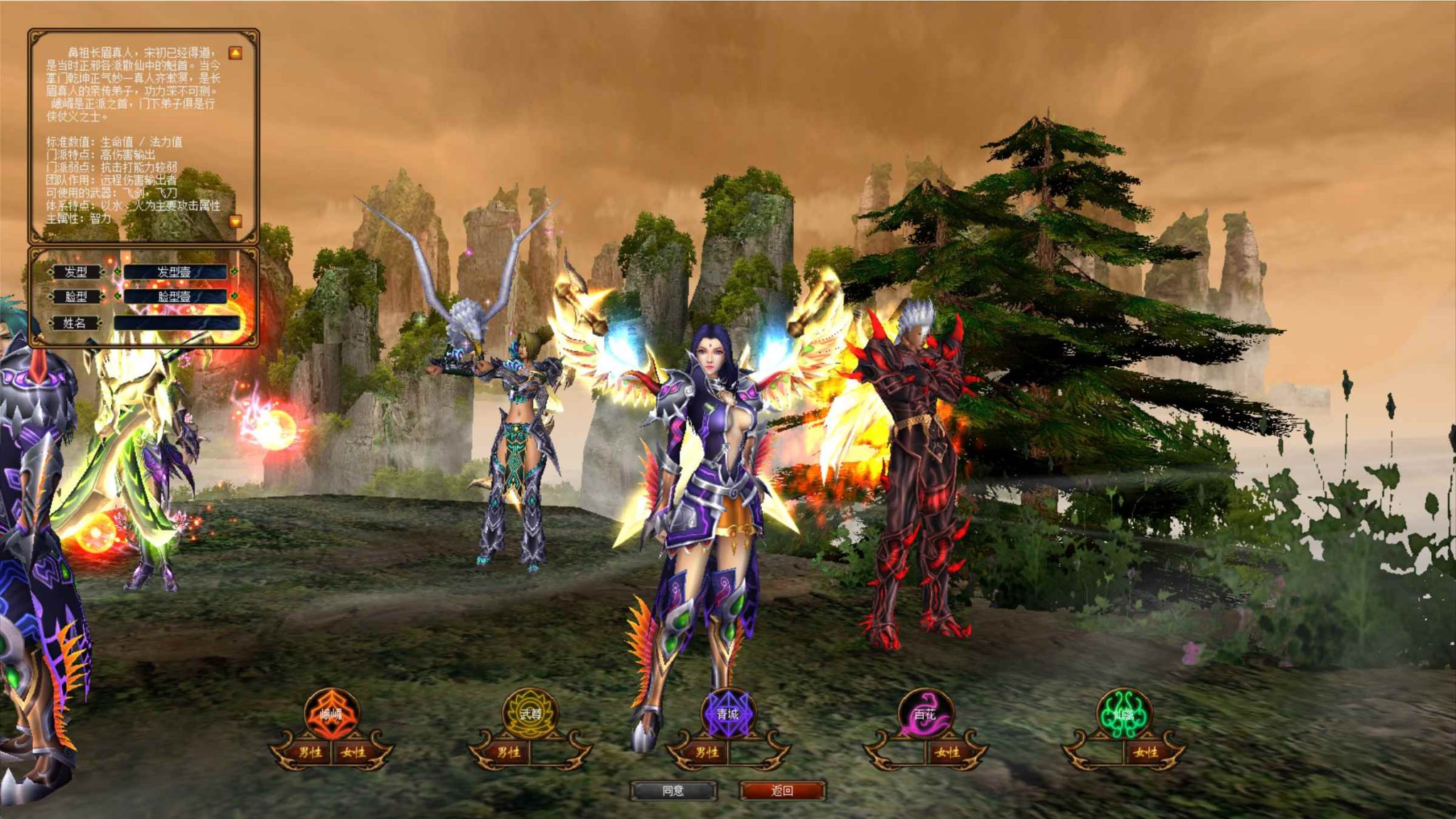
Task: Click the left green arrow beside 发型壹
Action: pyautogui.click(x=118, y=272)
